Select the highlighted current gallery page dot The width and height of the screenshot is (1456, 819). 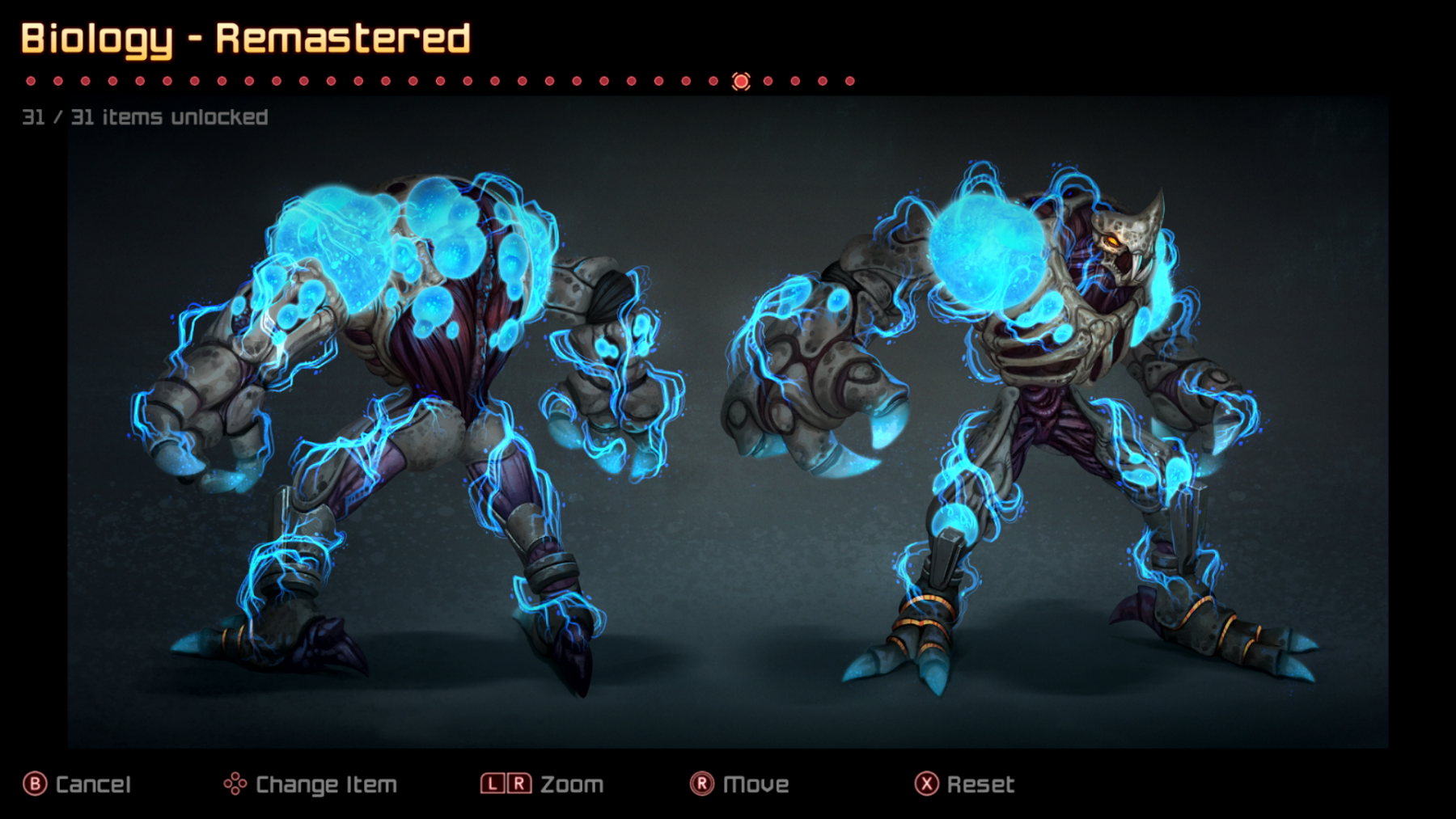pyautogui.click(x=740, y=81)
